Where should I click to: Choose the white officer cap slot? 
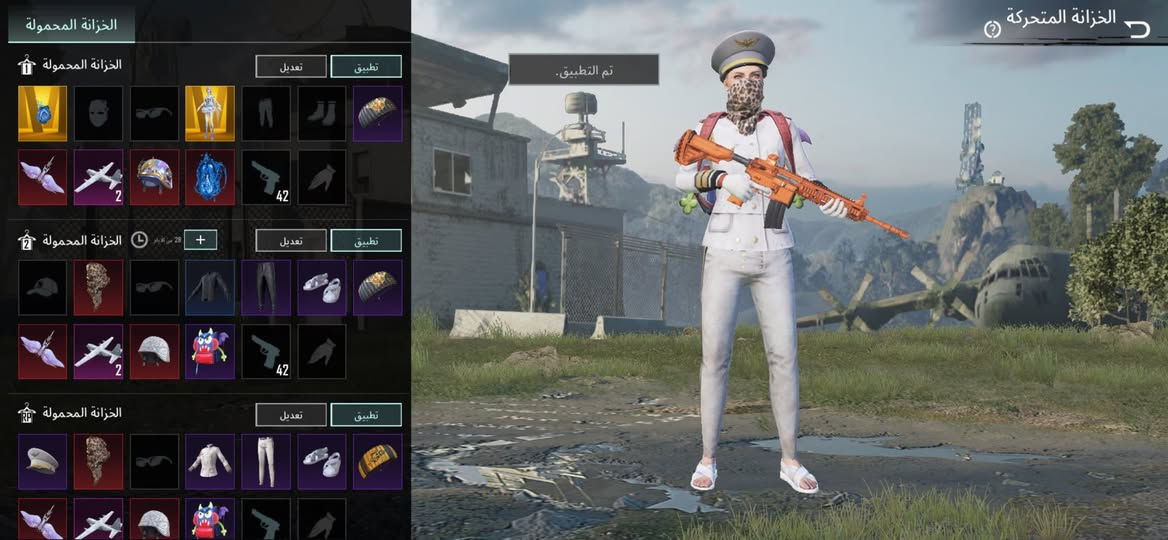tap(42, 461)
